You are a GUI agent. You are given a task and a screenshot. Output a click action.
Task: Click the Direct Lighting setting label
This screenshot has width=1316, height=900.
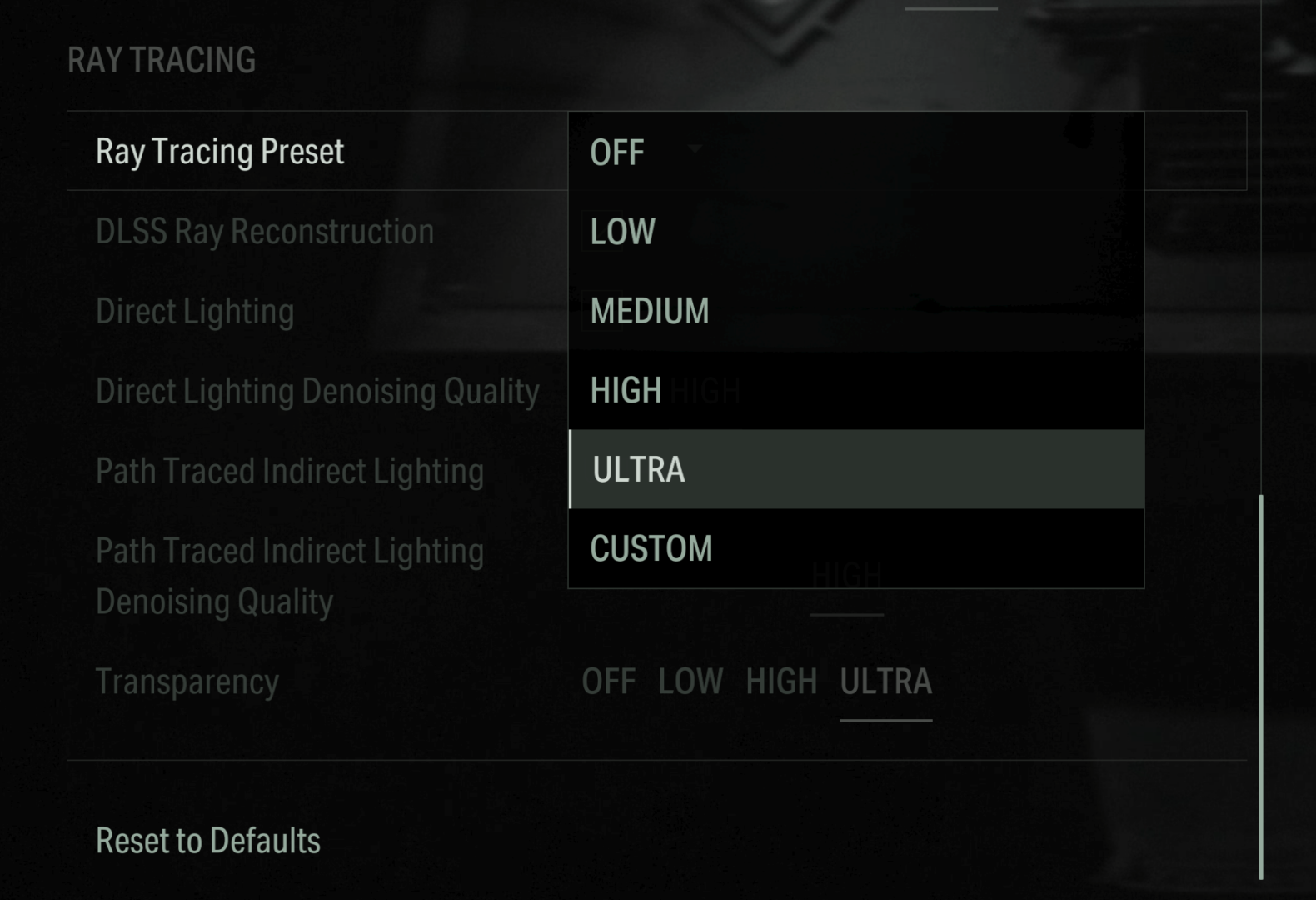point(195,311)
